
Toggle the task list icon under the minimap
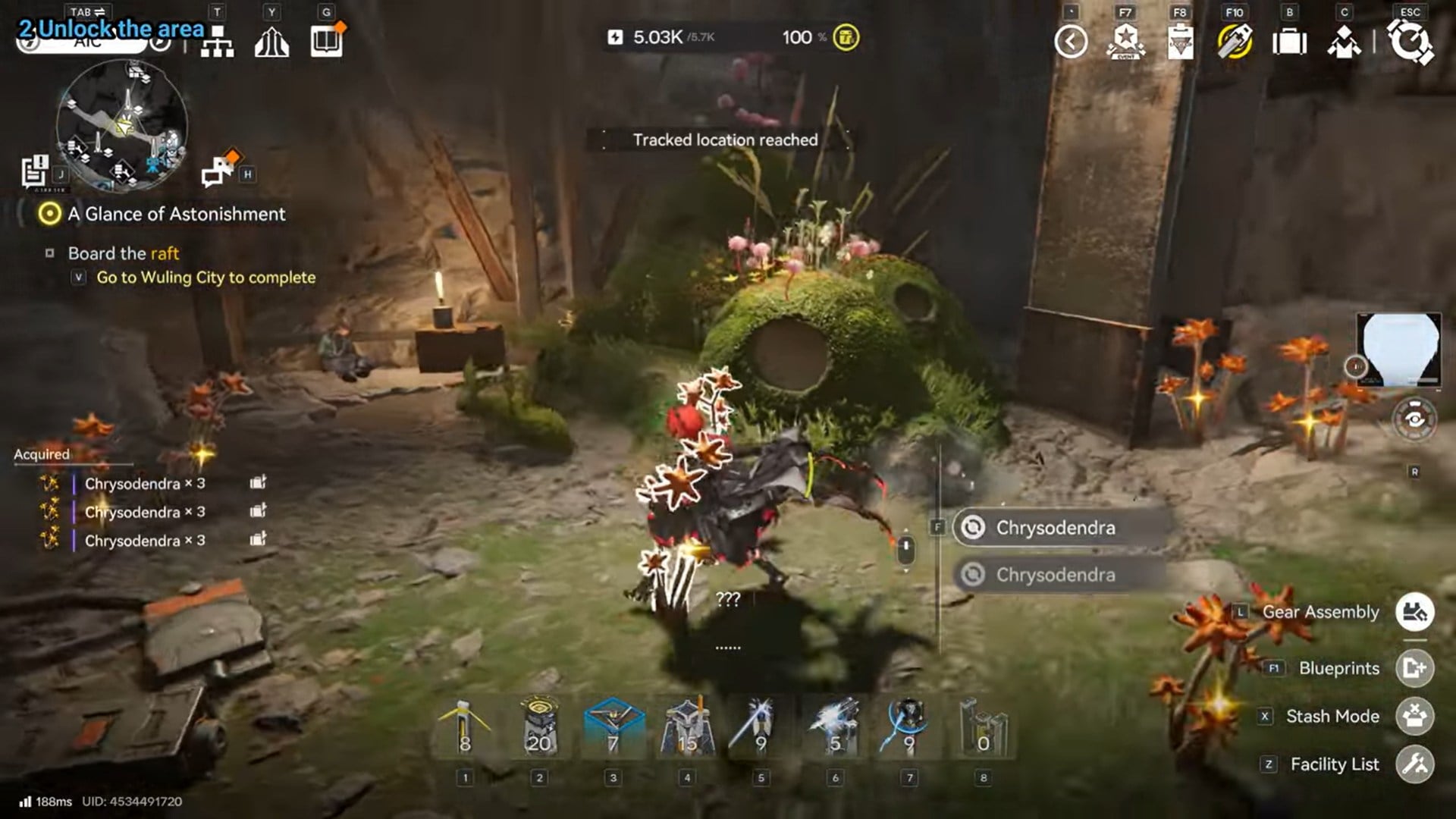click(32, 170)
